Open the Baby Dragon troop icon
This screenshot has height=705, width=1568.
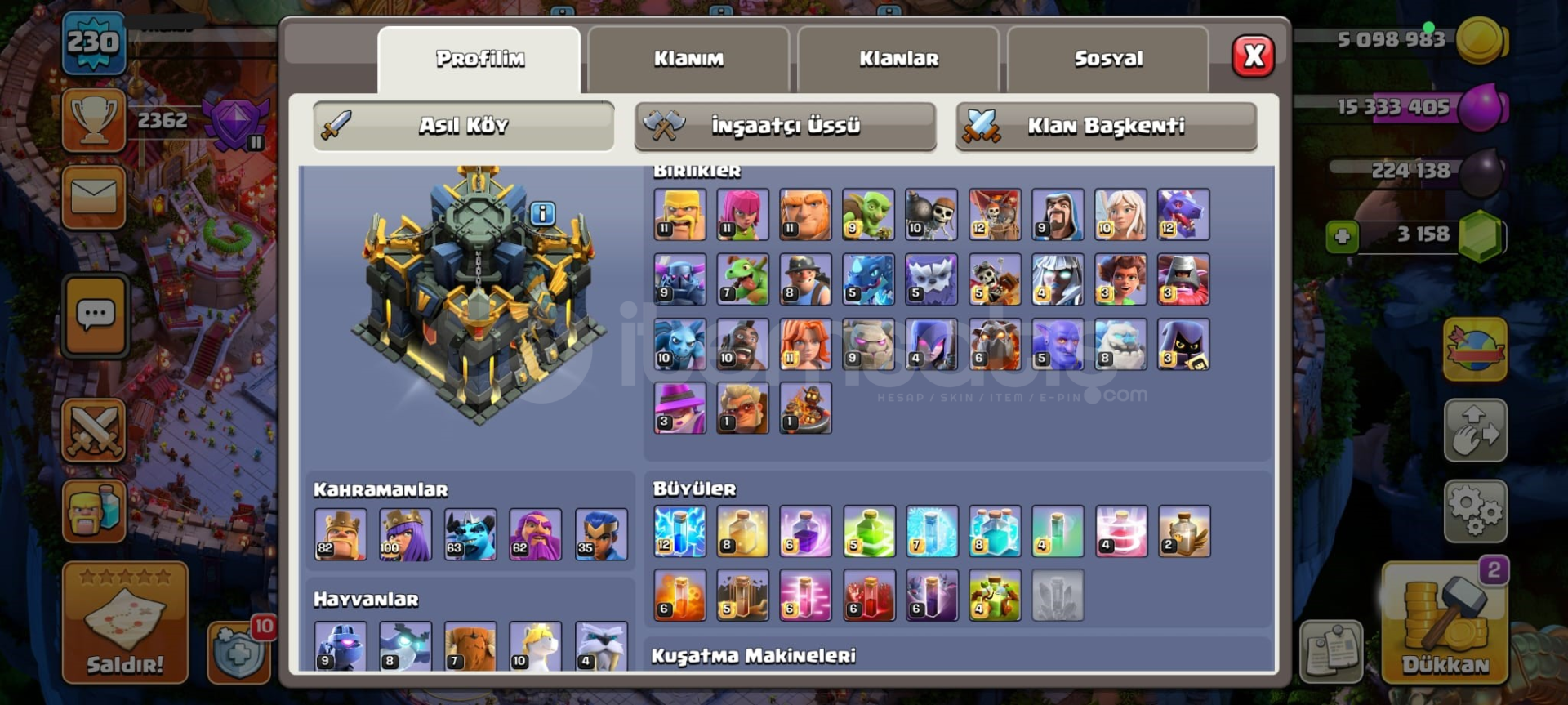click(x=743, y=279)
